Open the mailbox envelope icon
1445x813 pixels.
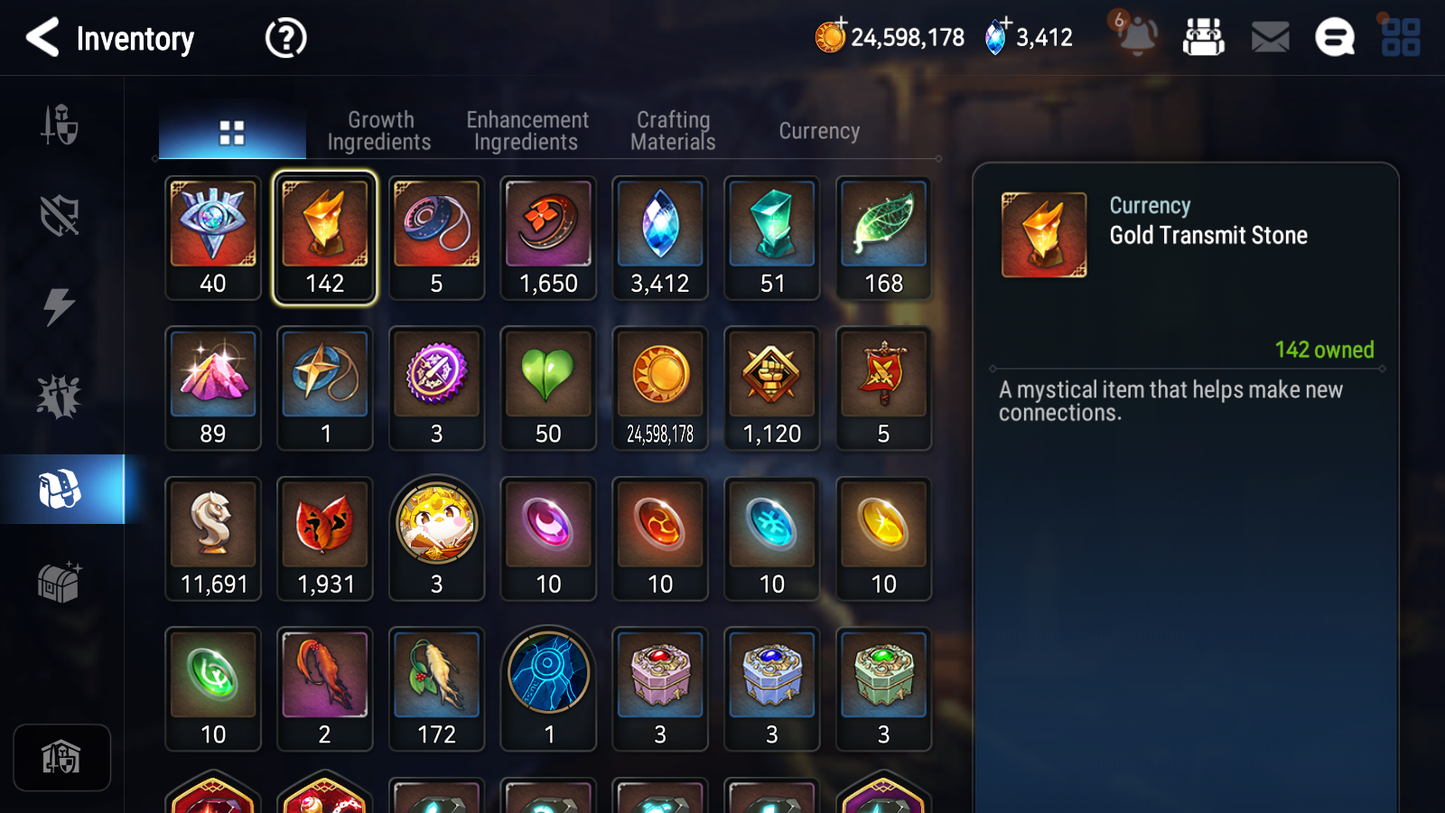1269,37
